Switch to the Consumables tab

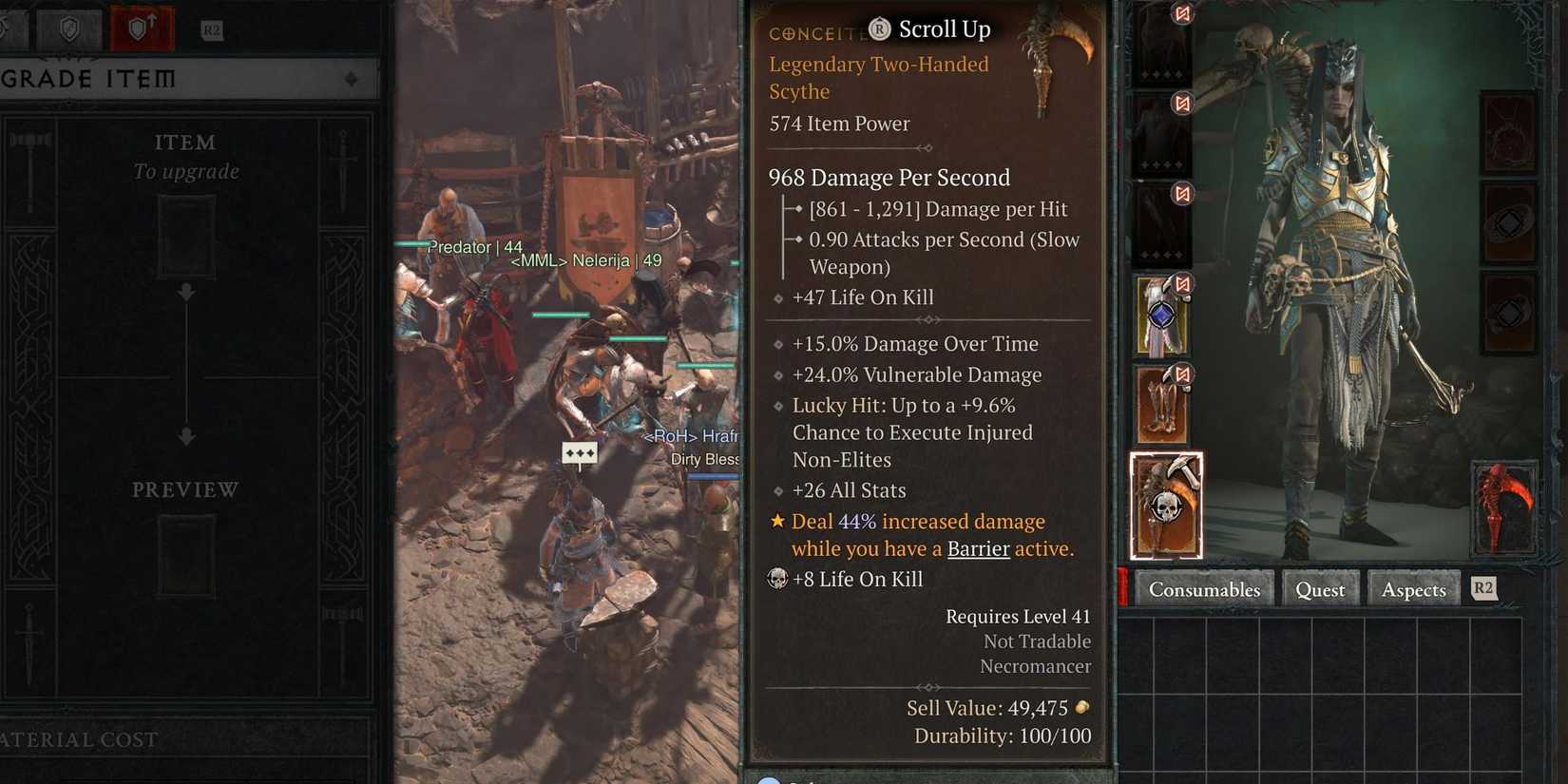[x=1205, y=589]
